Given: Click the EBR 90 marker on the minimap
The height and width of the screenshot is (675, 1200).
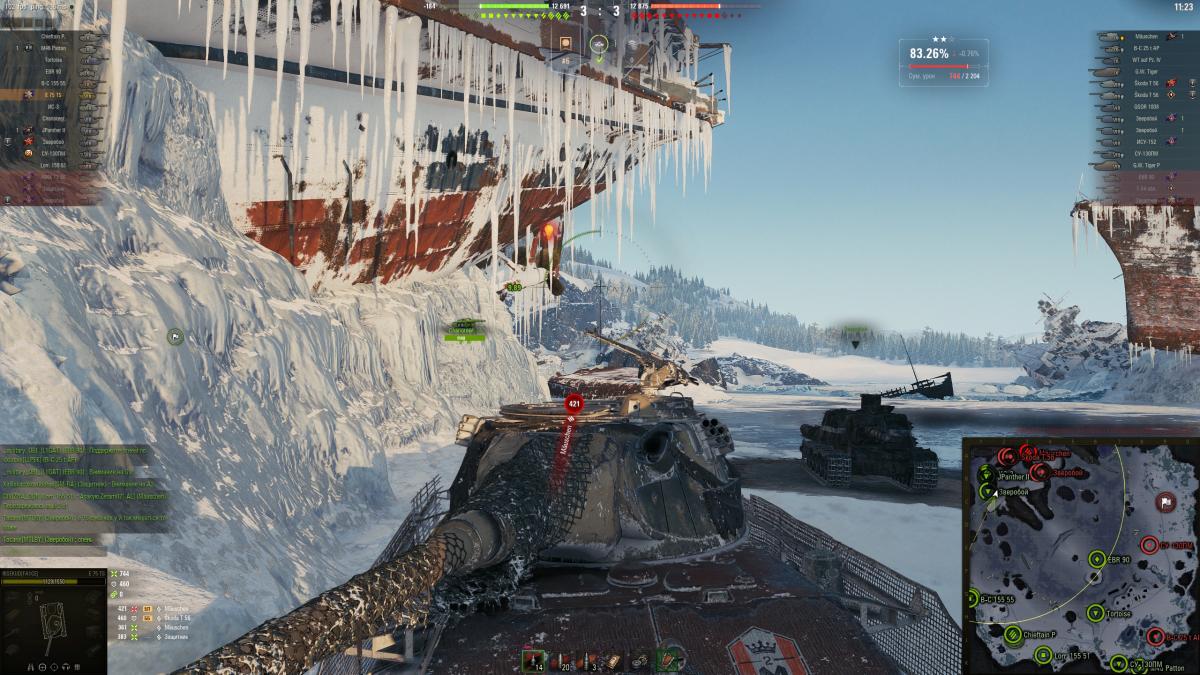Looking at the screenshot, I should click(1098, 559).
